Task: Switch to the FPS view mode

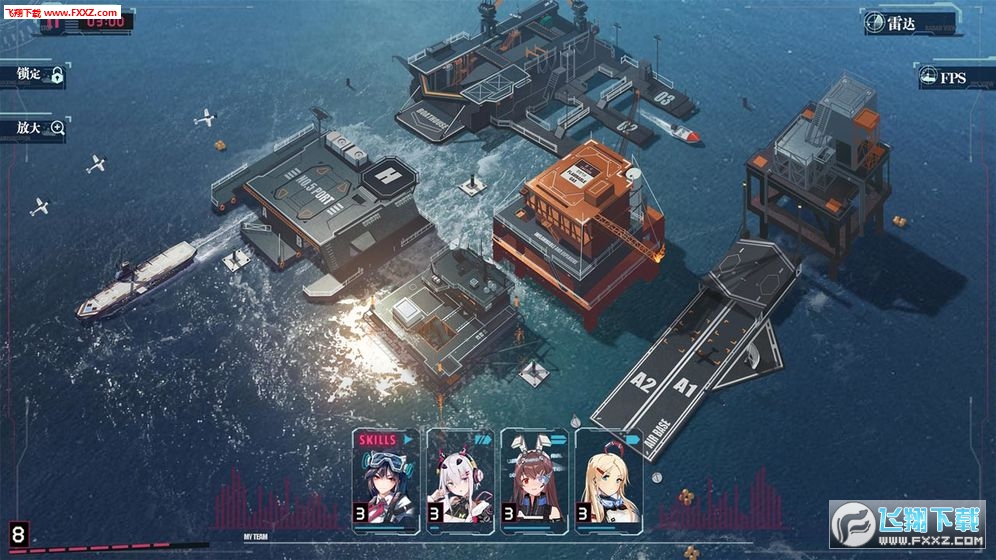Action: coord(950,77)
